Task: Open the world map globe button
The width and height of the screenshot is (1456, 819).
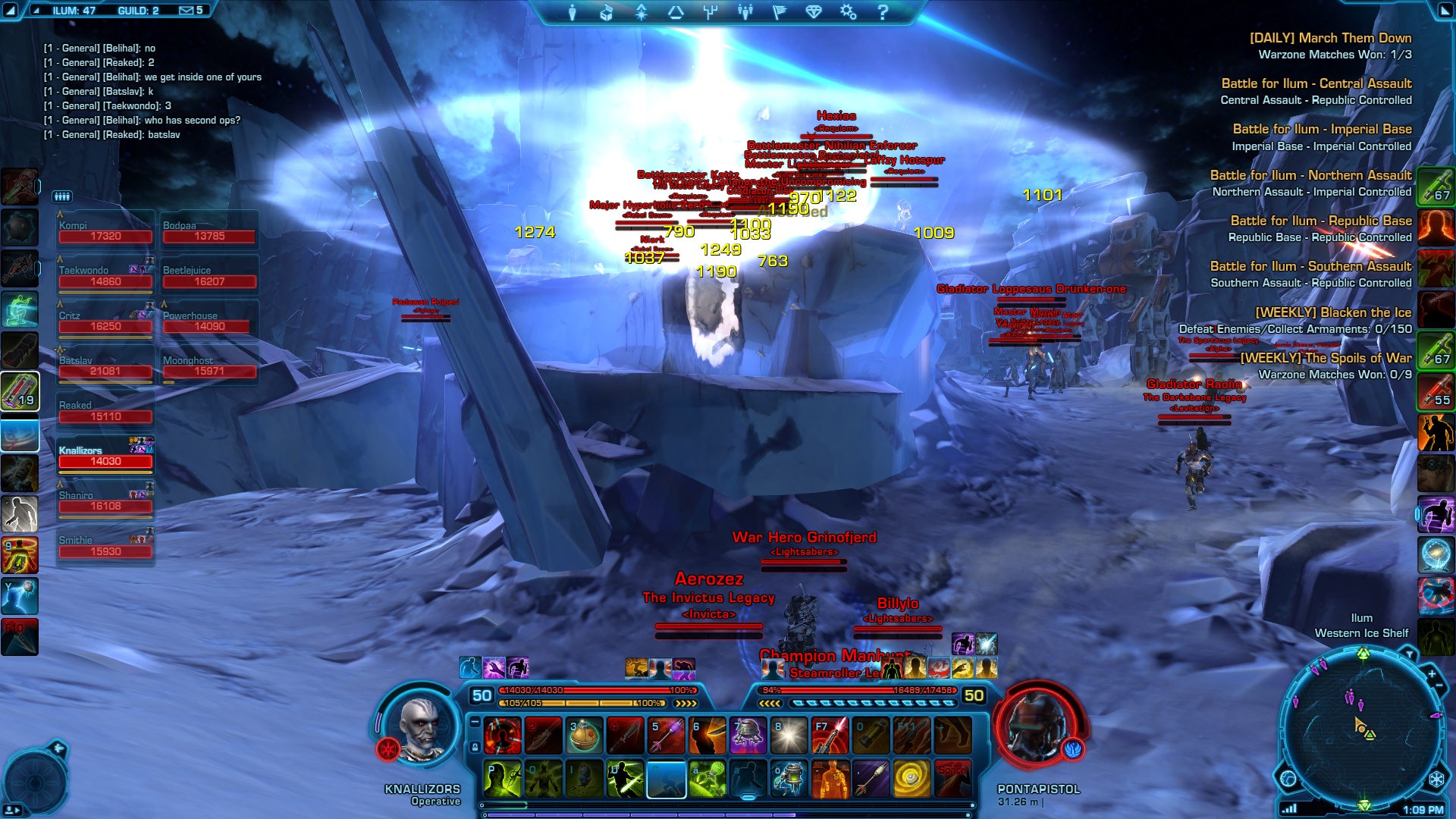Action: (1288, 779)
